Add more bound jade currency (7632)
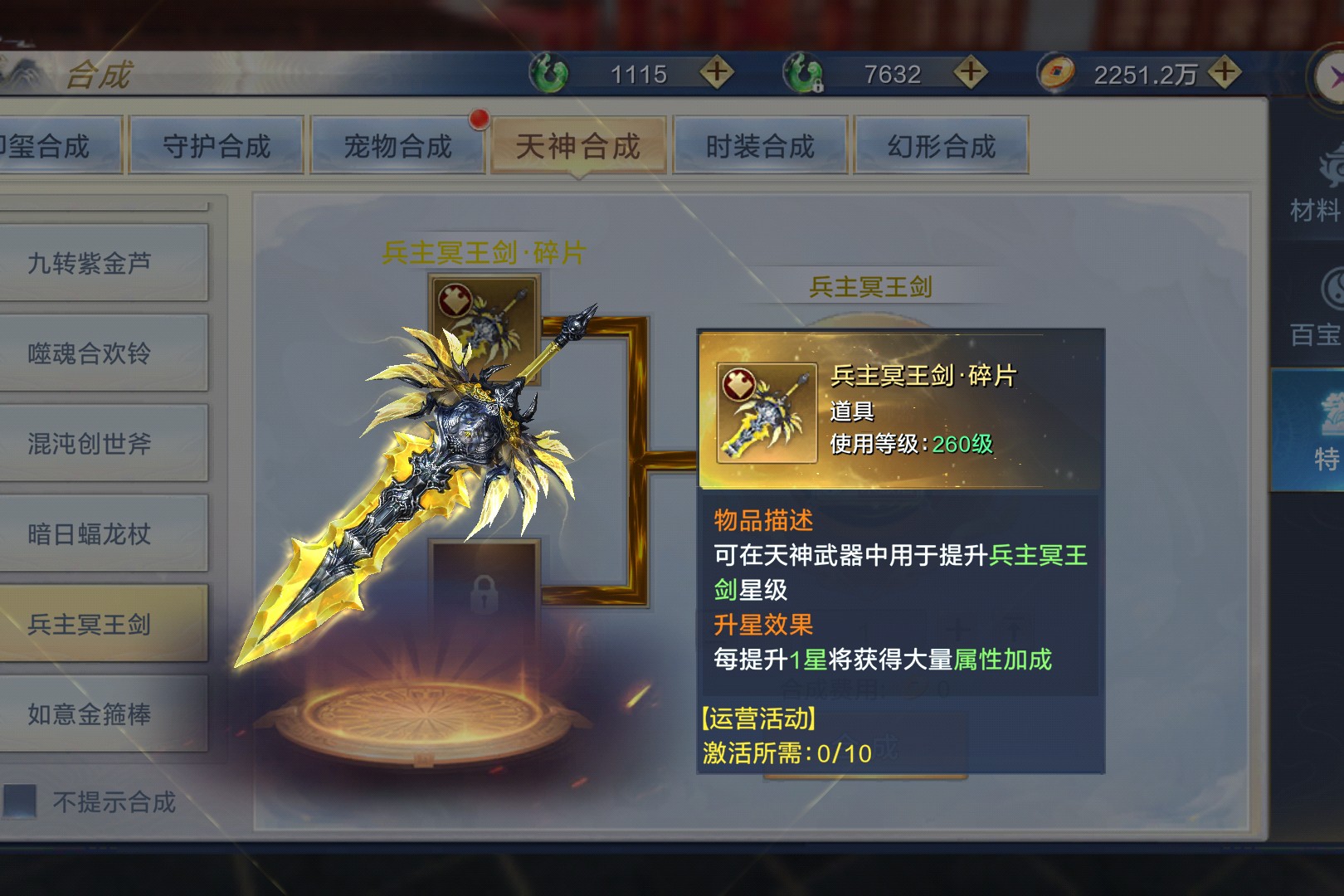This screenshot has height=896, width=1344. (970, 72)
